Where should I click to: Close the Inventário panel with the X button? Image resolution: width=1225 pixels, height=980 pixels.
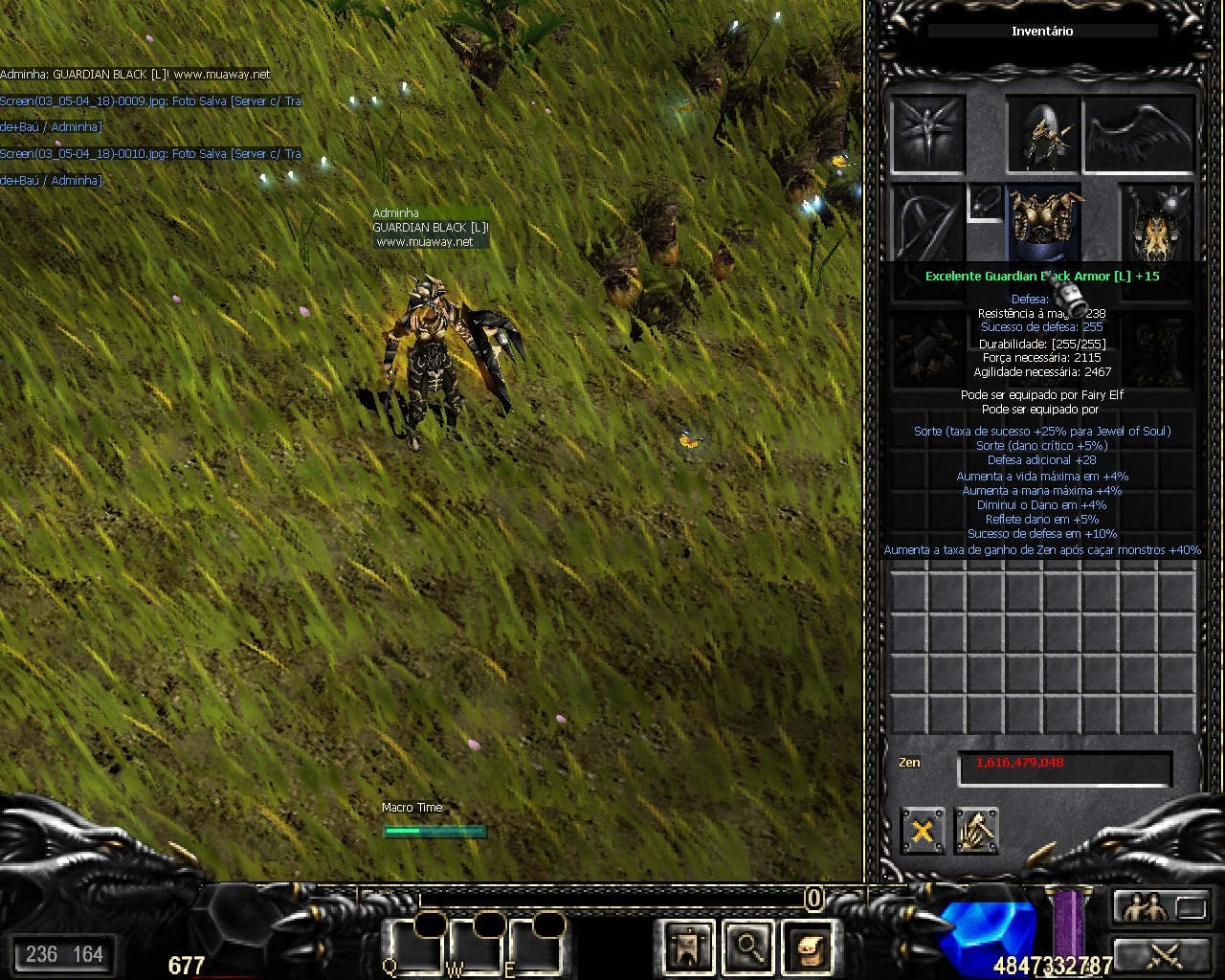point(922,830)
